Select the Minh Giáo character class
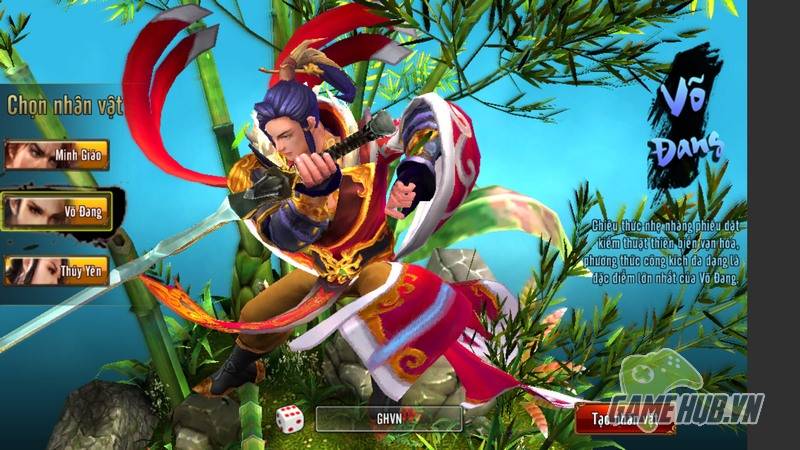 pyautogui.click(x=56, y=155)
